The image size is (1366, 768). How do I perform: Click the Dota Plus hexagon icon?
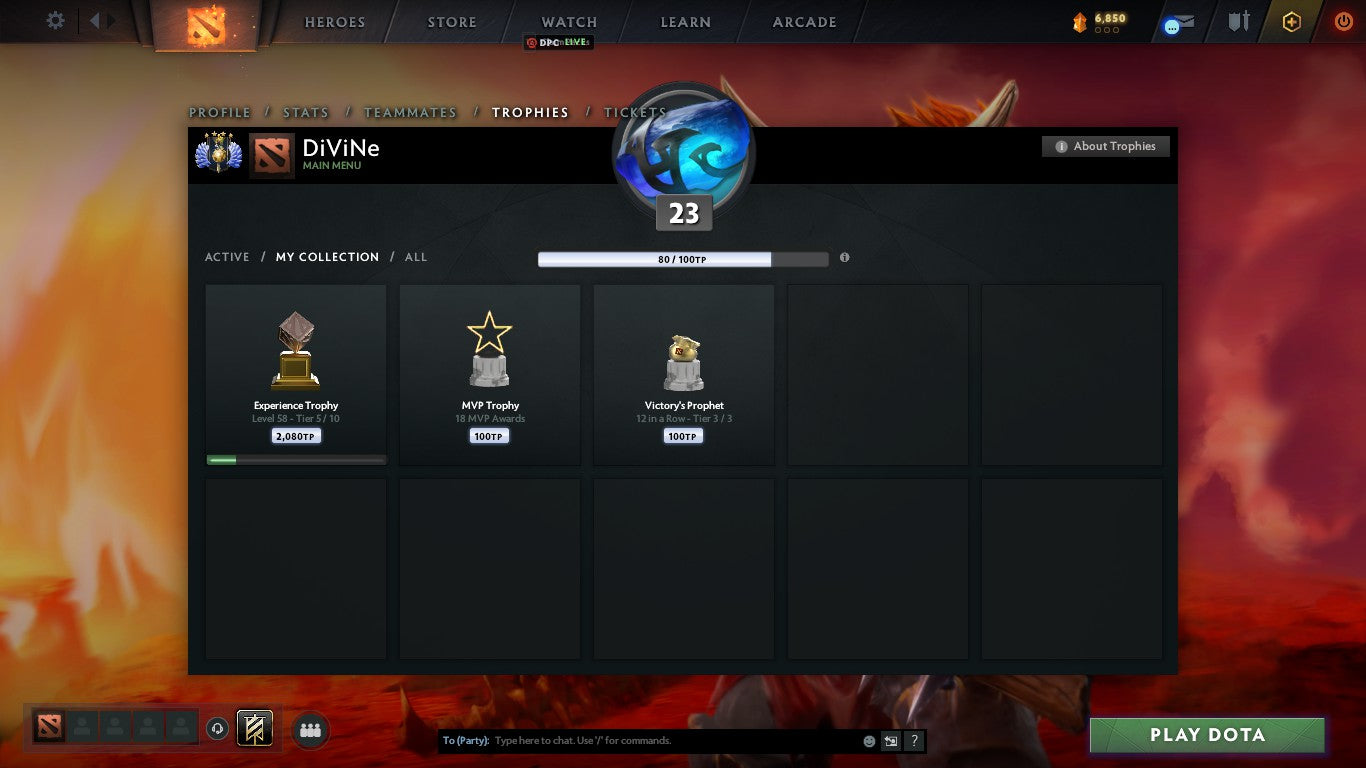pyautogui.click(x=1289, y=21)
